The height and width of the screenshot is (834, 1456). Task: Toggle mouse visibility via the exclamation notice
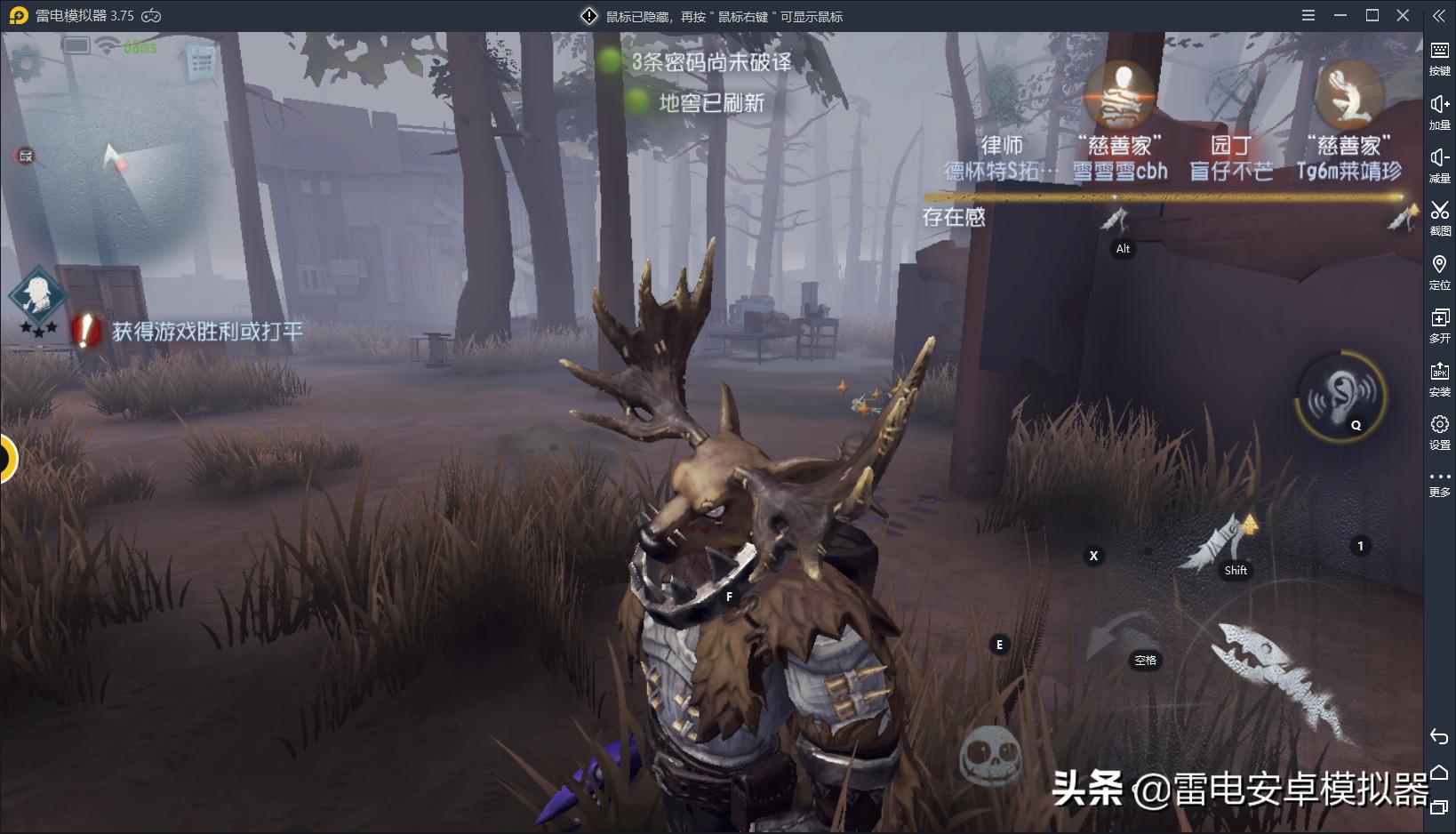(587, 15)
